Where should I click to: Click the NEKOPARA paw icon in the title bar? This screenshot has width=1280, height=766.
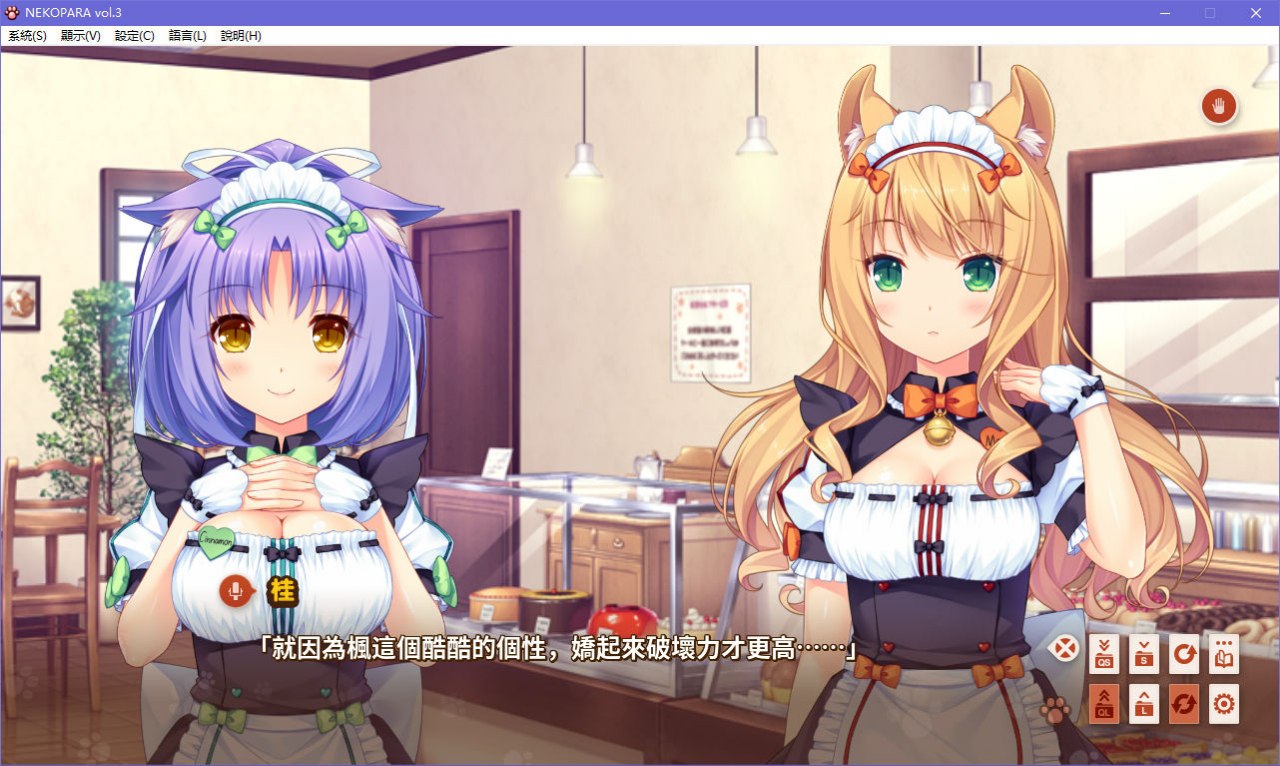[x=12, y=13]
